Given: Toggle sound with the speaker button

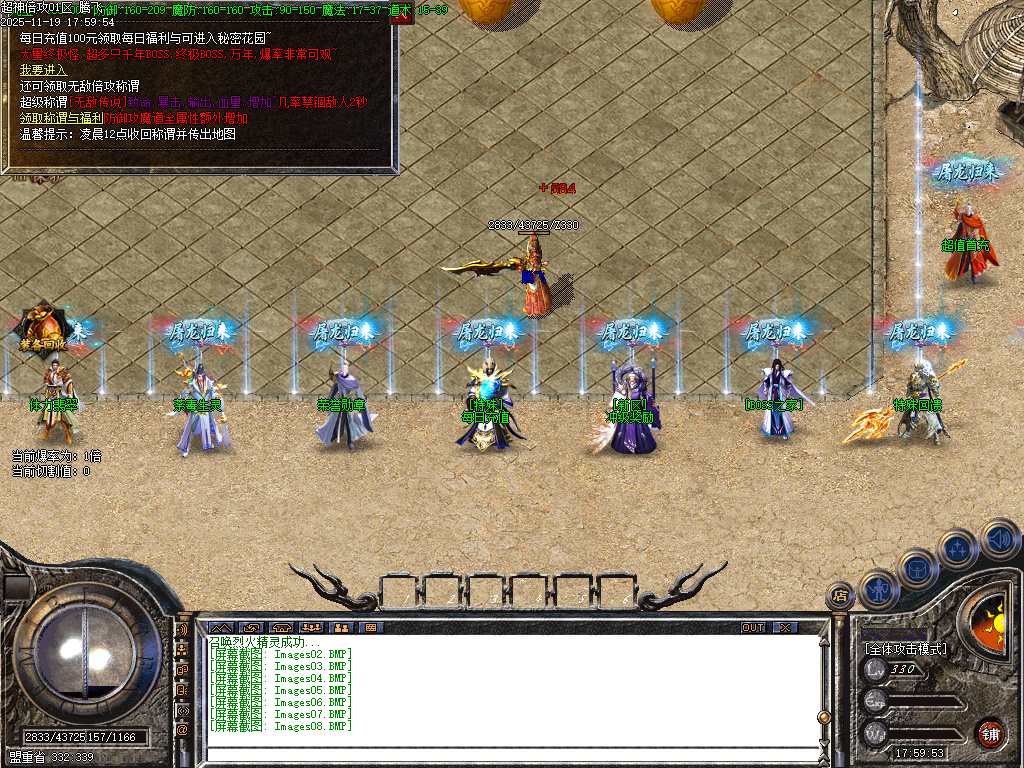Looking at the screenshot, I should (999, 538).
